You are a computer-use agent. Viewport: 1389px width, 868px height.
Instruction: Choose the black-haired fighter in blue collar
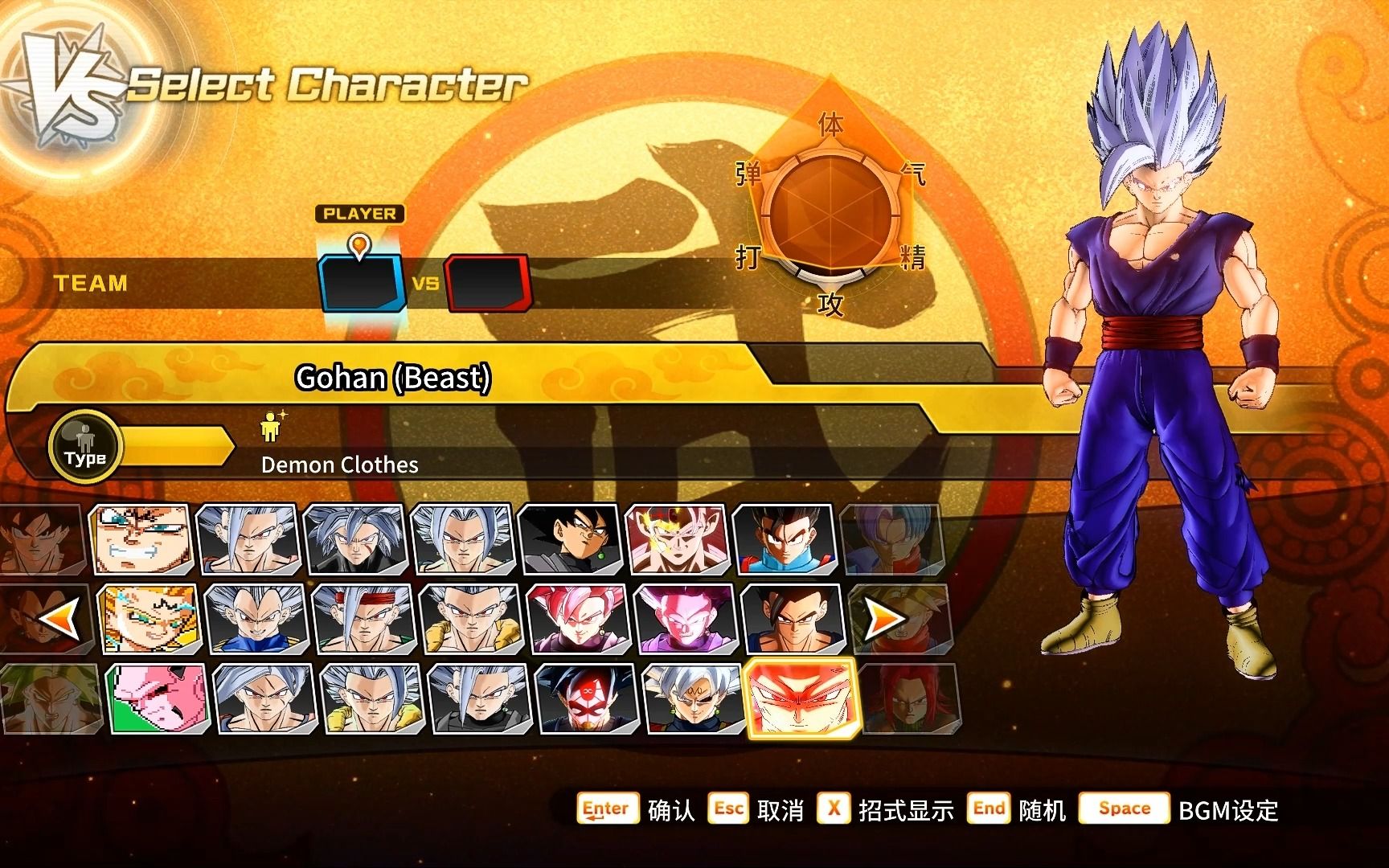(785, 539)
